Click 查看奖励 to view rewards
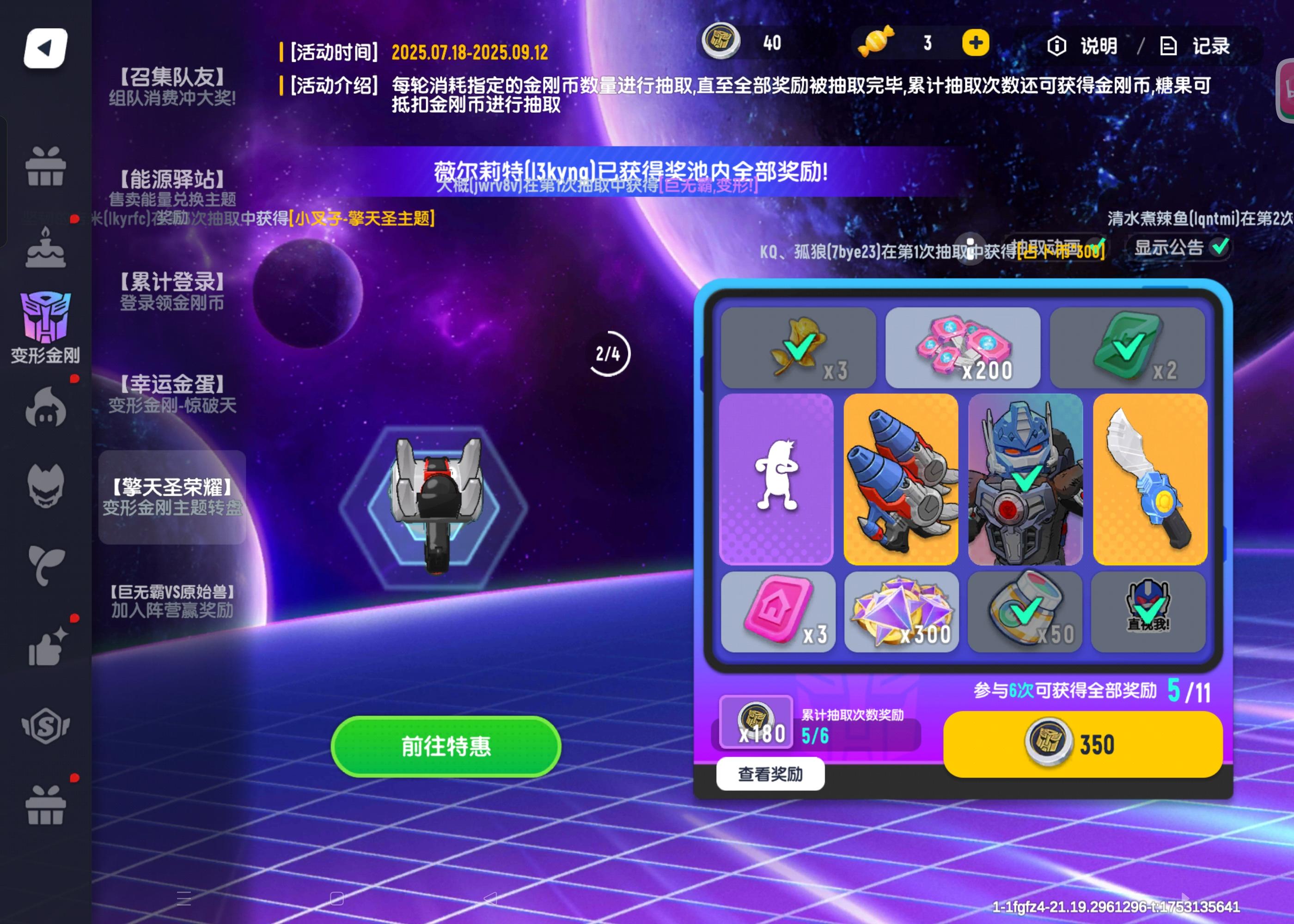 click(x=770, y=774)
